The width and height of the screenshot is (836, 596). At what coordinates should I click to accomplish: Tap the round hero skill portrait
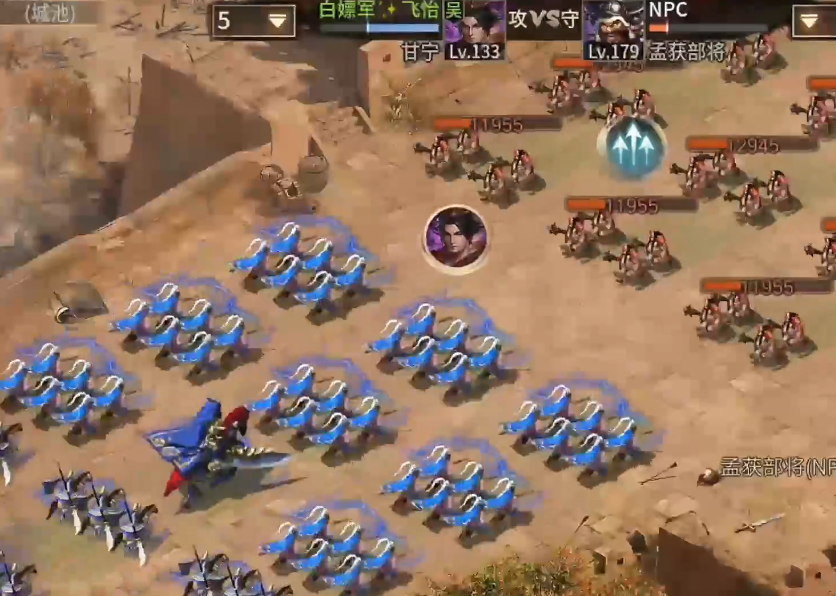(x=455, y=239)
